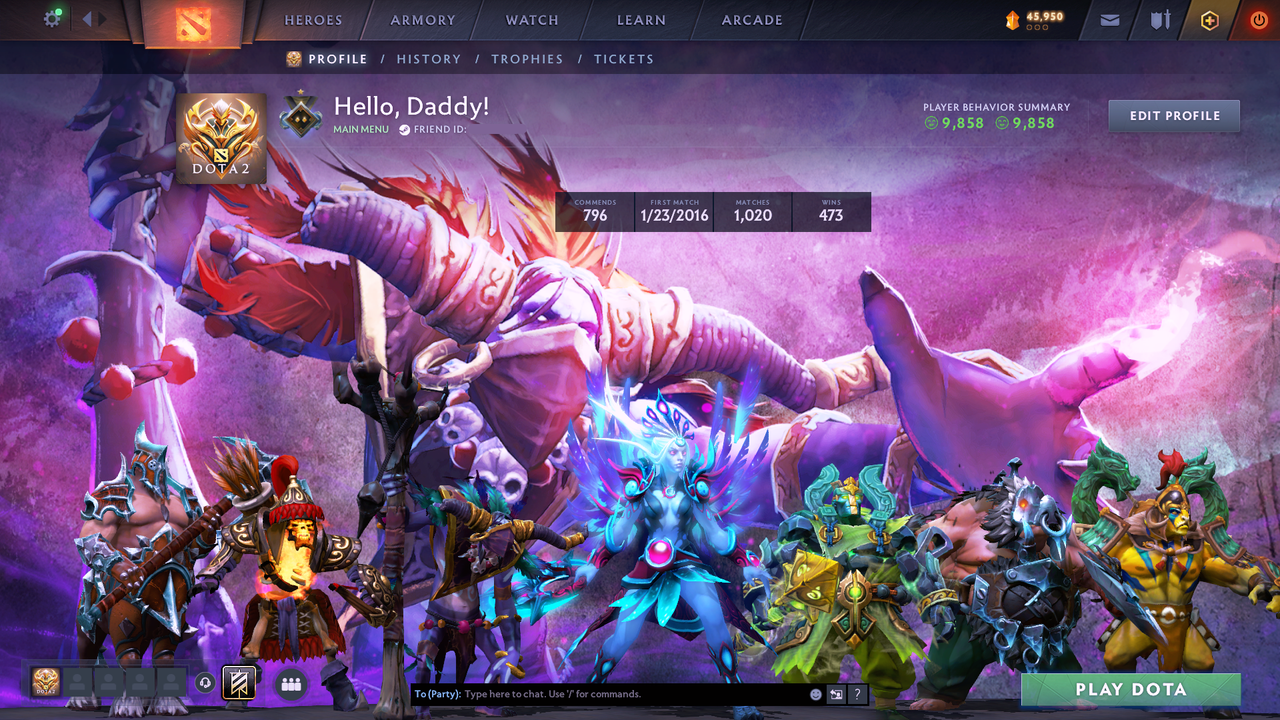Screen dimensions: 1280x720
Task: Open the settings gear icon
Action: pos(52,18)
